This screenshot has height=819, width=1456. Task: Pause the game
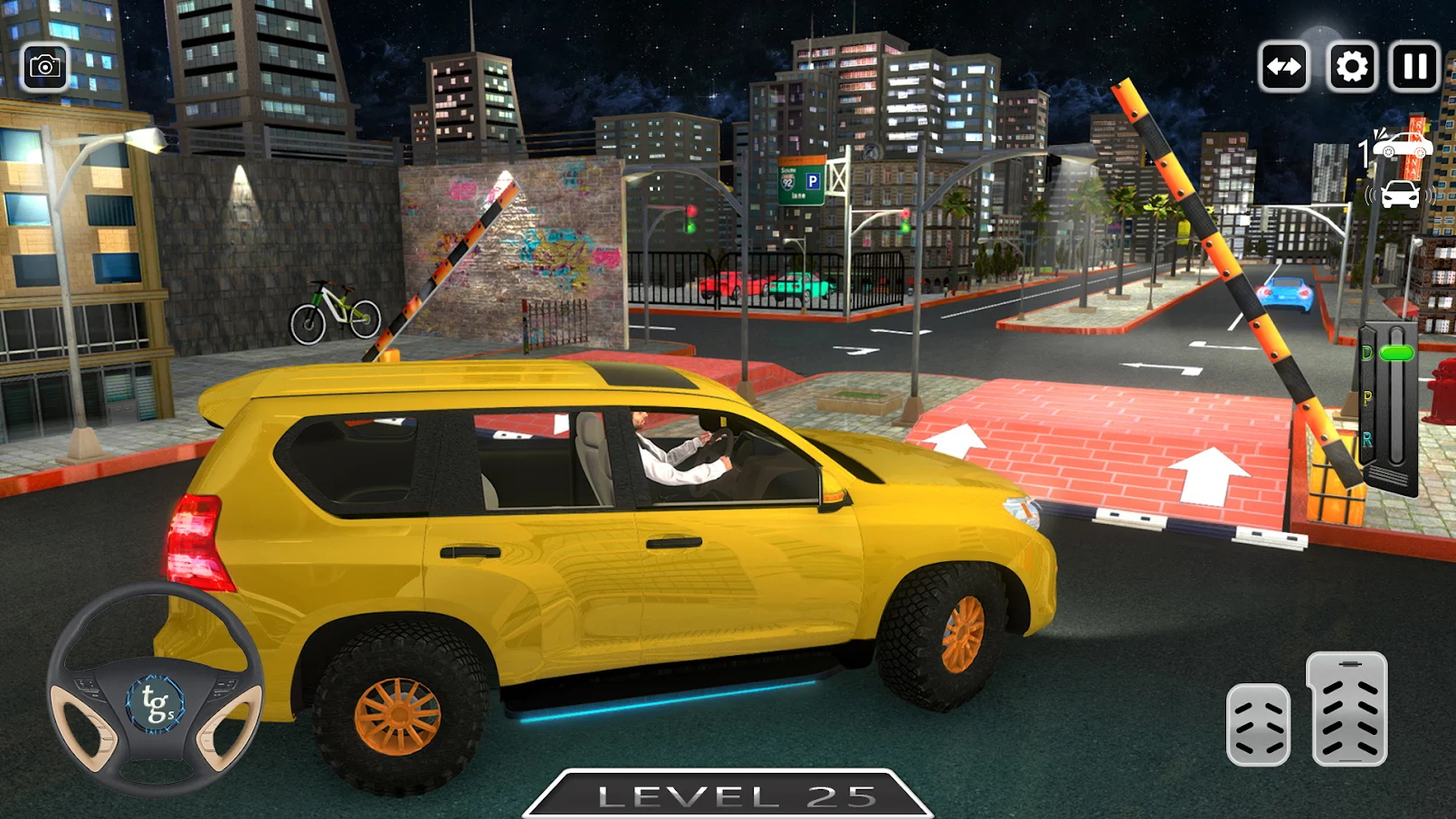[x=1414, y=65]
